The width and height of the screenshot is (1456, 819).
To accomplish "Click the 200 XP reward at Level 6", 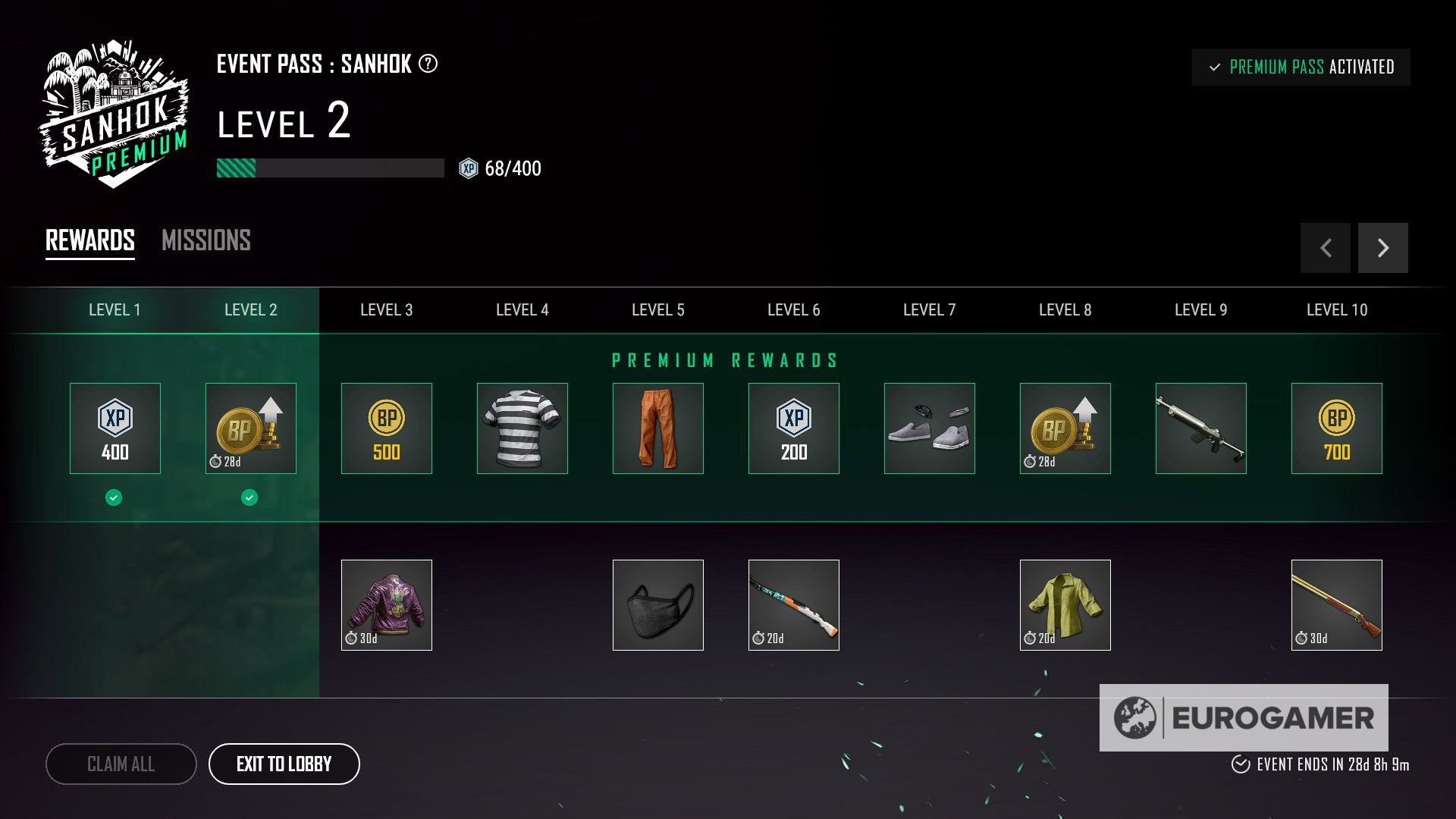I will point(793,428).
